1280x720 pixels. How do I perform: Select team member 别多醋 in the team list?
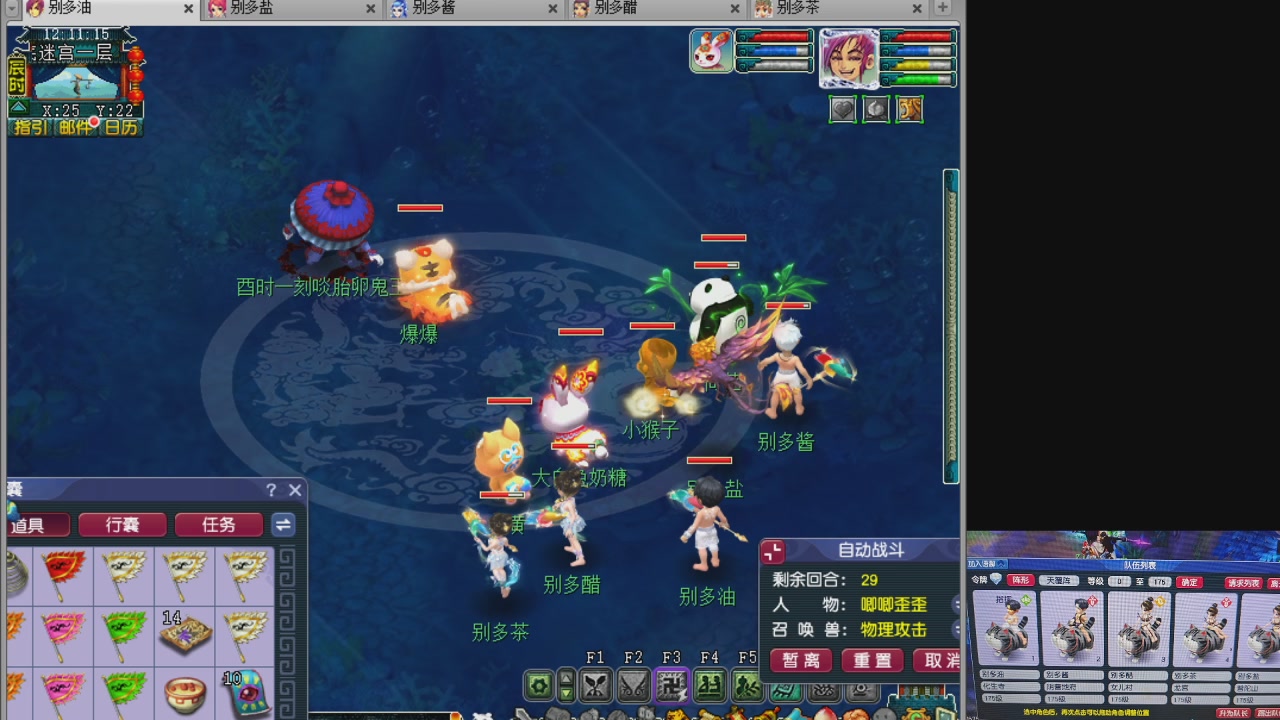pyautogui.click(x=1138, y=630)
